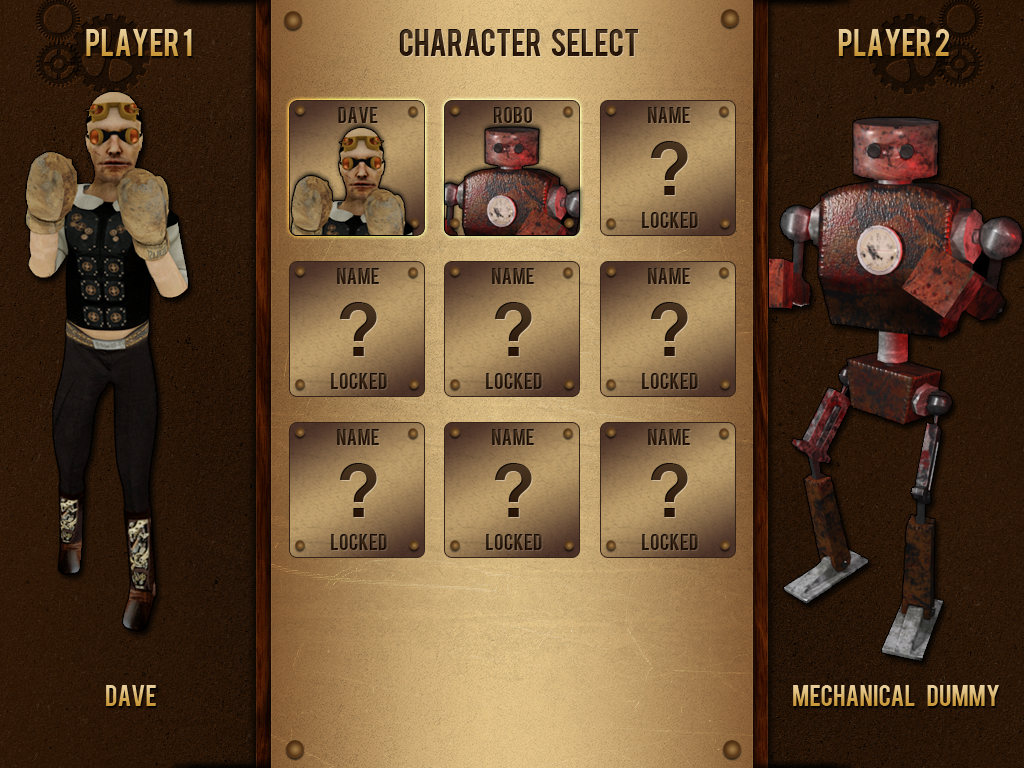Choose the Robo character tile
Screen dimensions: 1024x768
[x=512, y=168]
